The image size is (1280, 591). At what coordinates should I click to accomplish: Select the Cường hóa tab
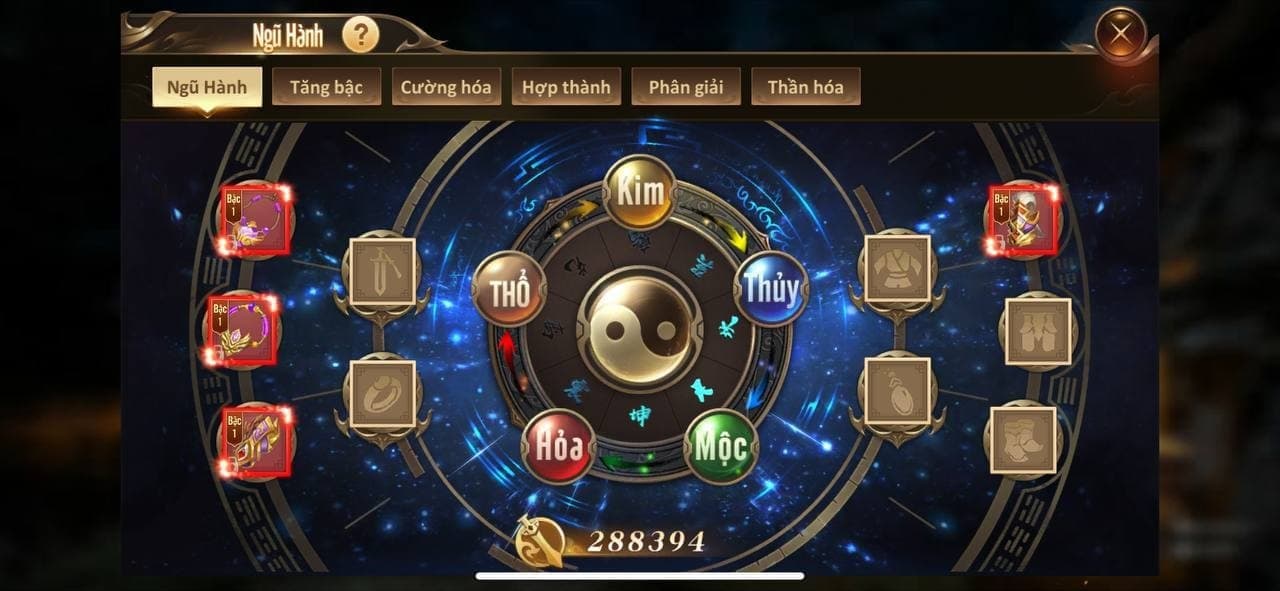446,87
